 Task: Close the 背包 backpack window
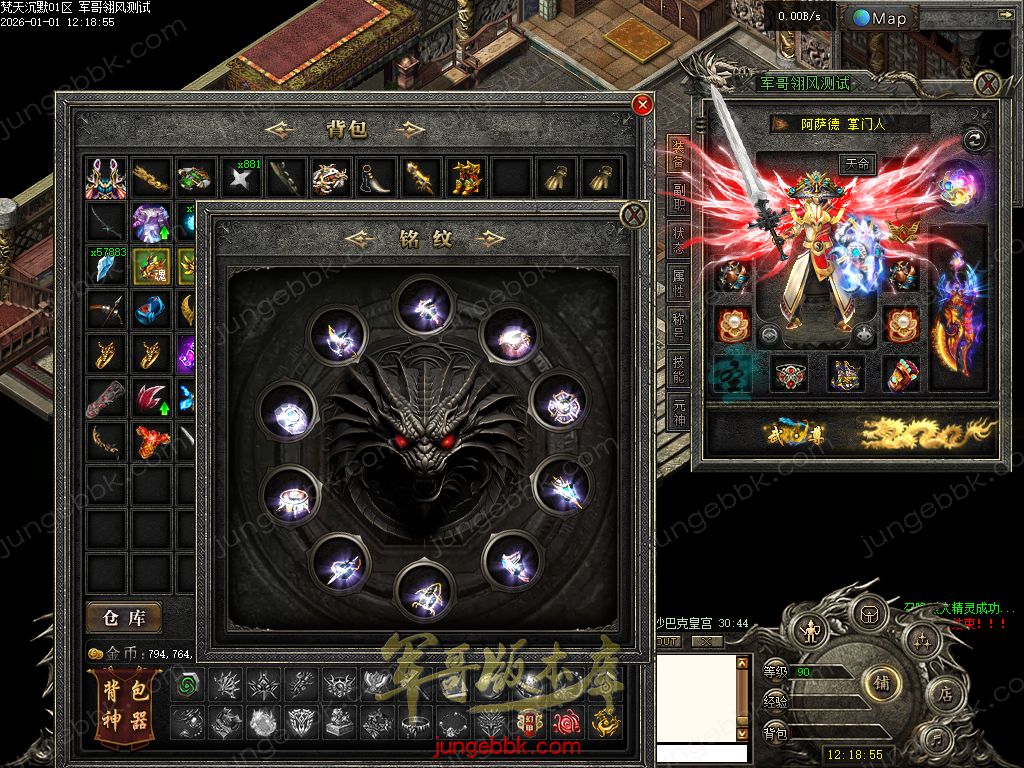point(643,105)
